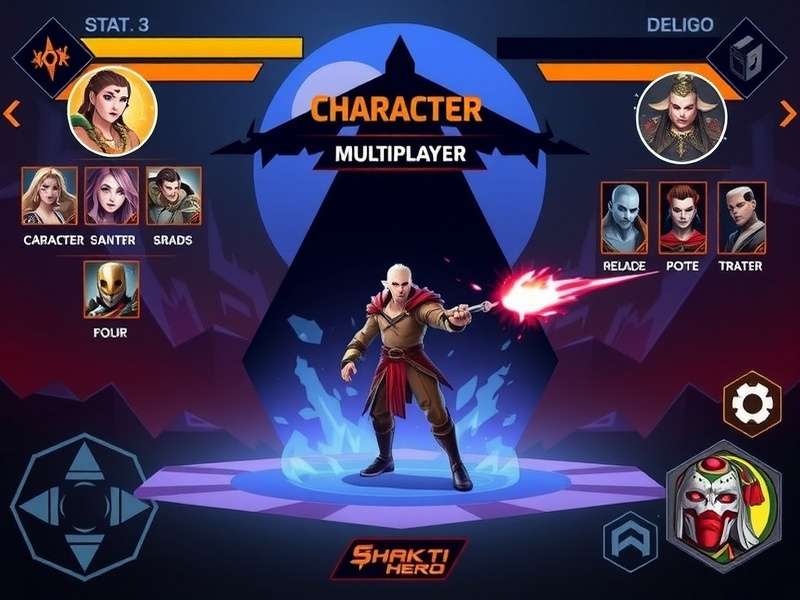Tap the hexagonal up-chevron button
Viewport: 800px width, 600px height.
click(x=630, y=543)
